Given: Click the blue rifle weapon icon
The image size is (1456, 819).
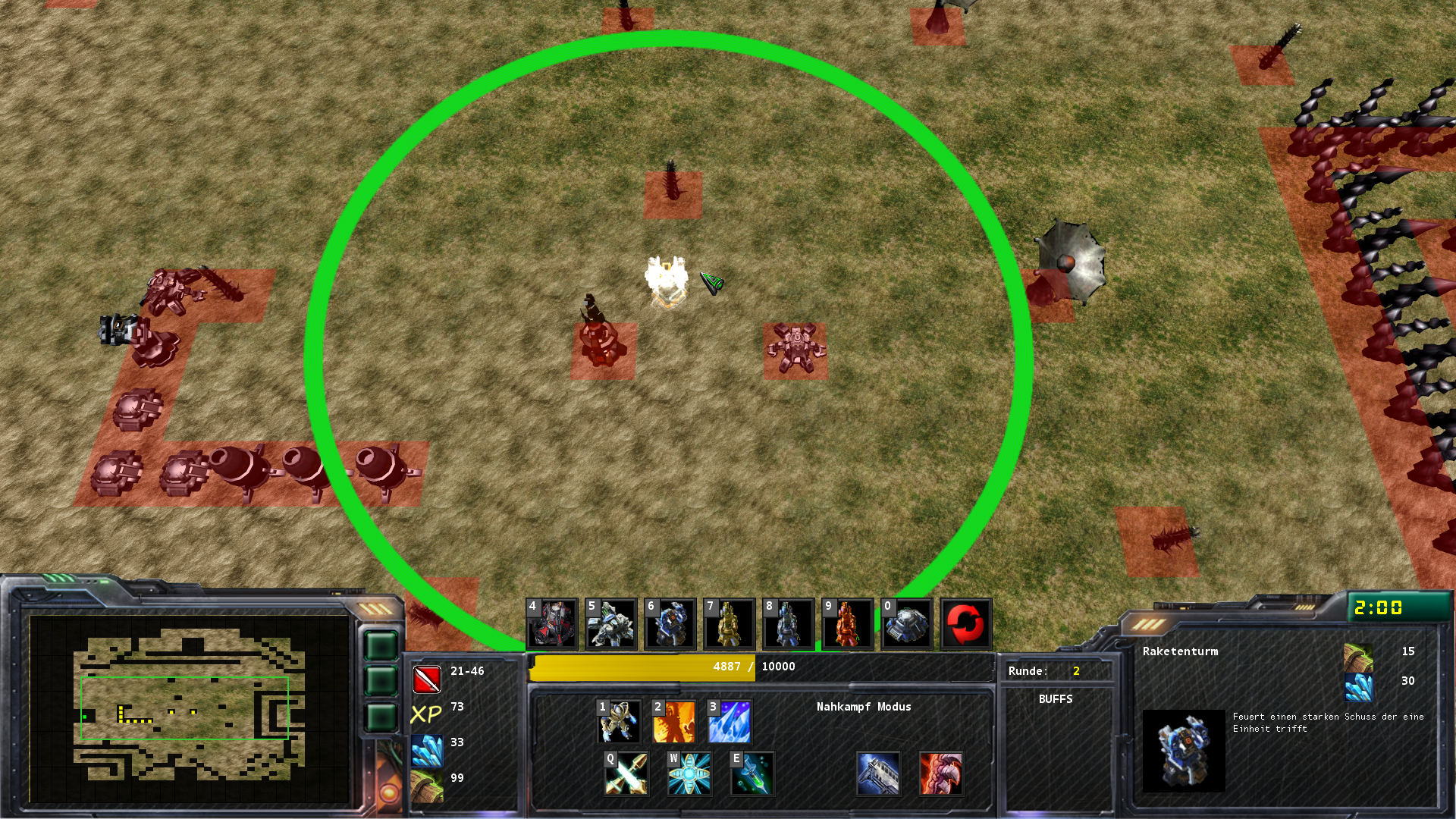Looking at the screenshot, I should click(x=878, y=773).
